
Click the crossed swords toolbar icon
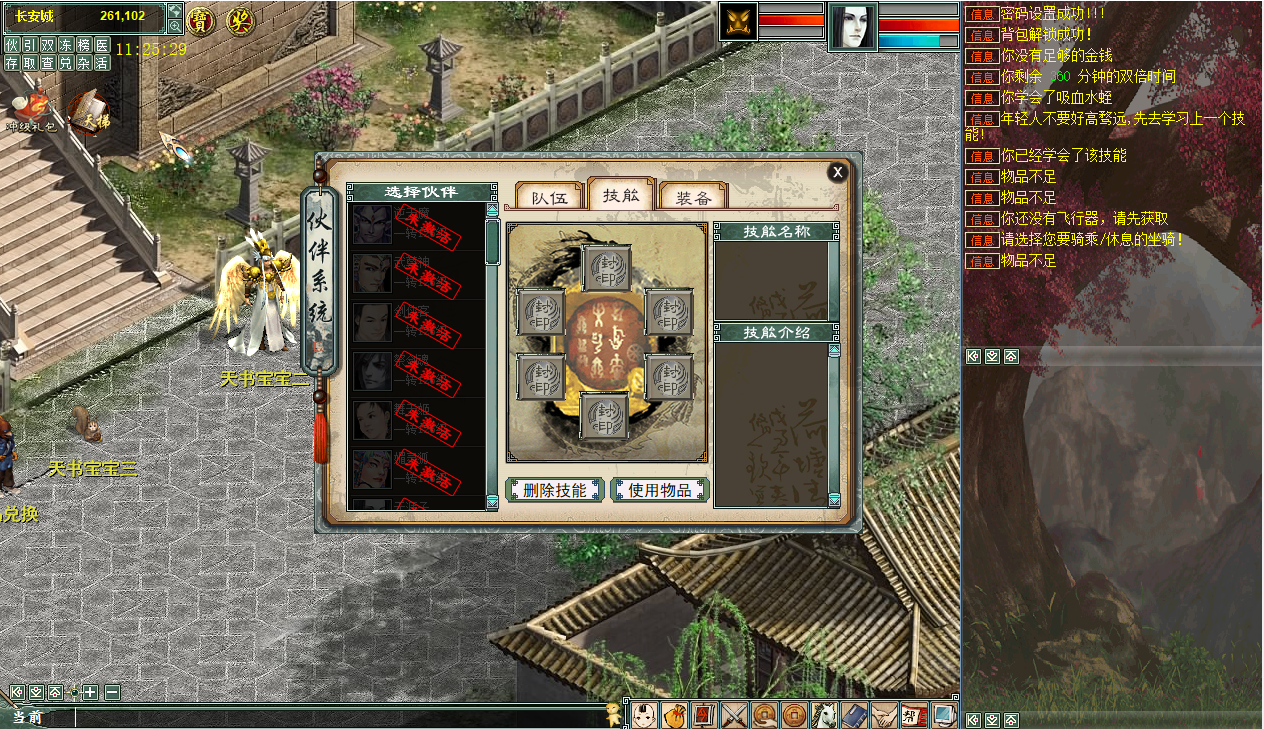point(735,715)
